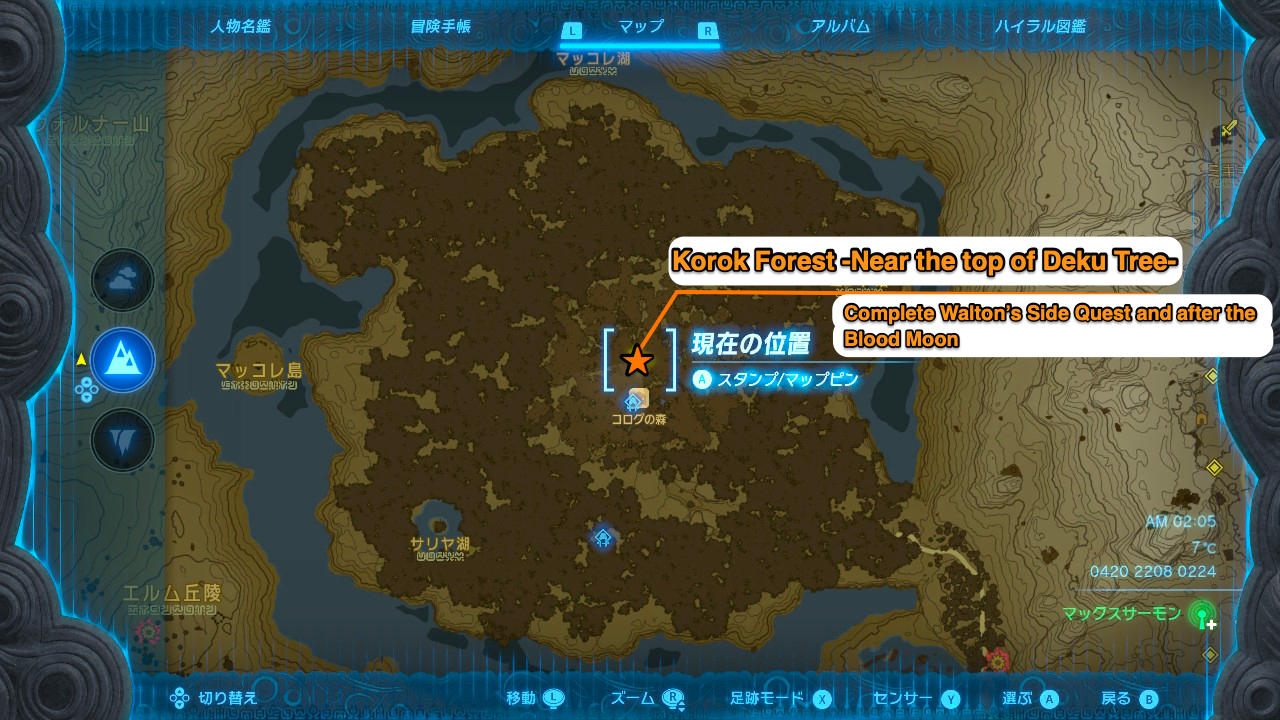Select the Depths layer icon below the mountain
The width and height of the screenshot is (1280, 720).
[x=122, y=440]
